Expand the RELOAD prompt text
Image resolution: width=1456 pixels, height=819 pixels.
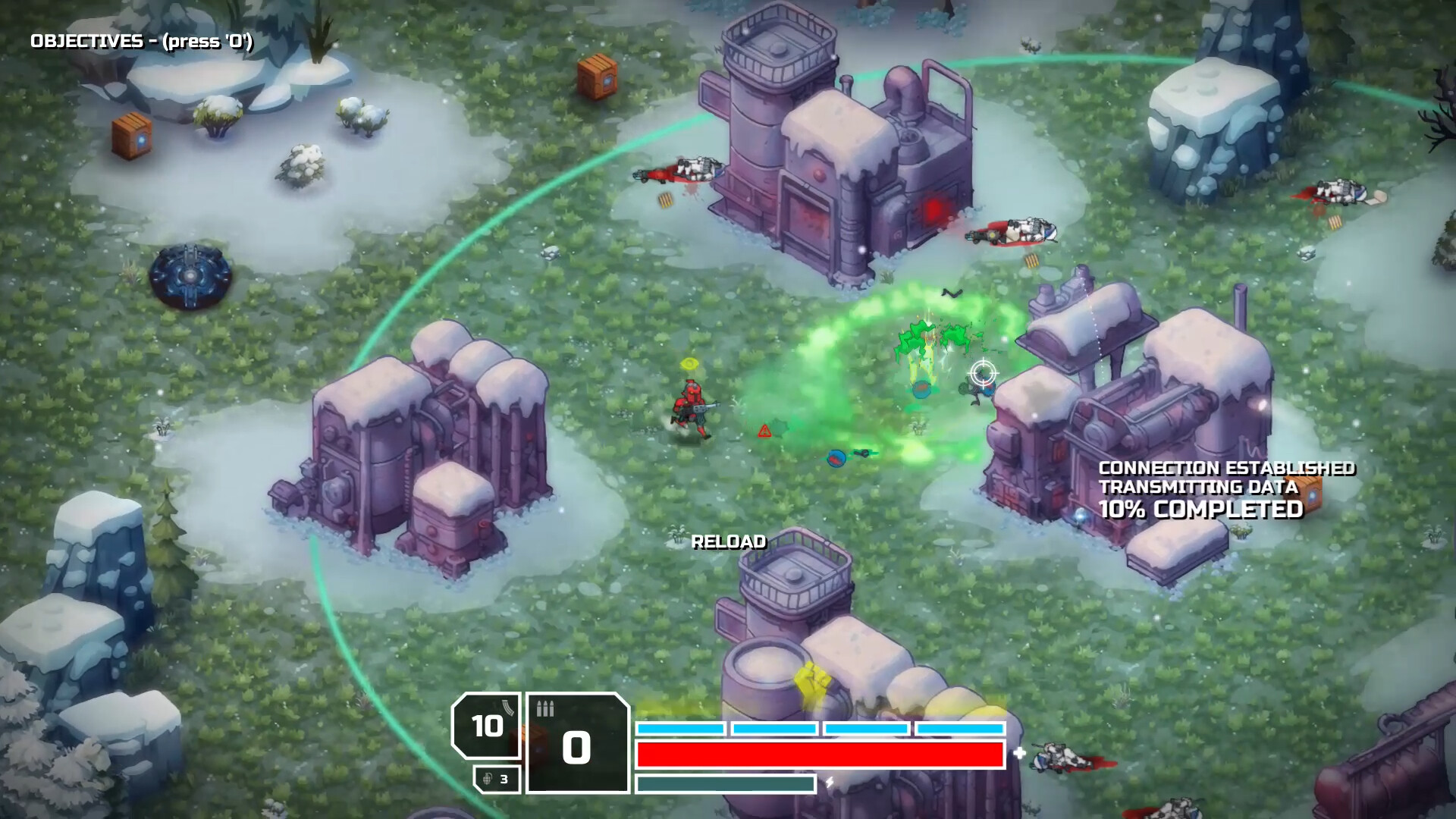[x=730, y=543]
